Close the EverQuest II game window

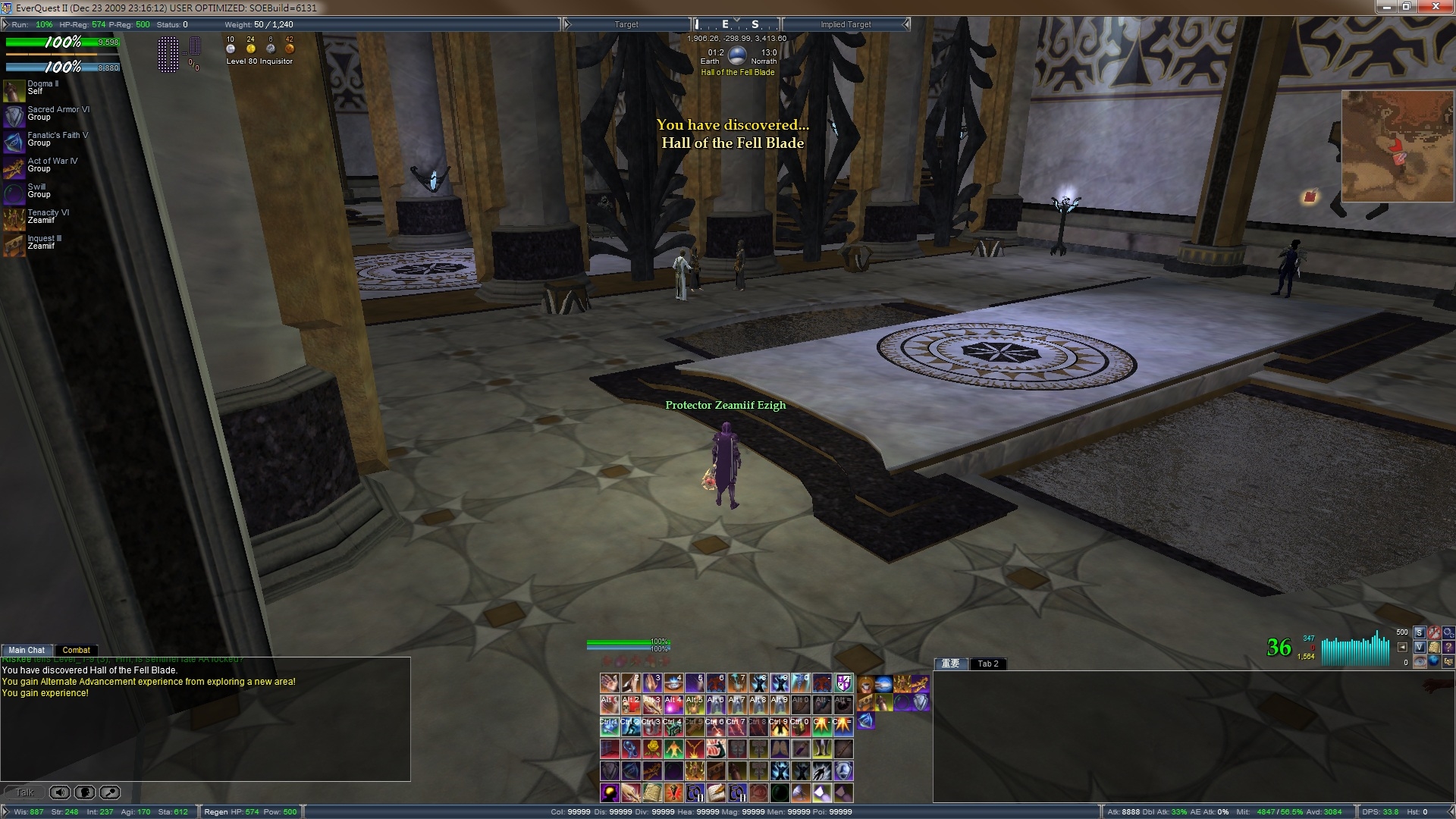(1435, 7)
